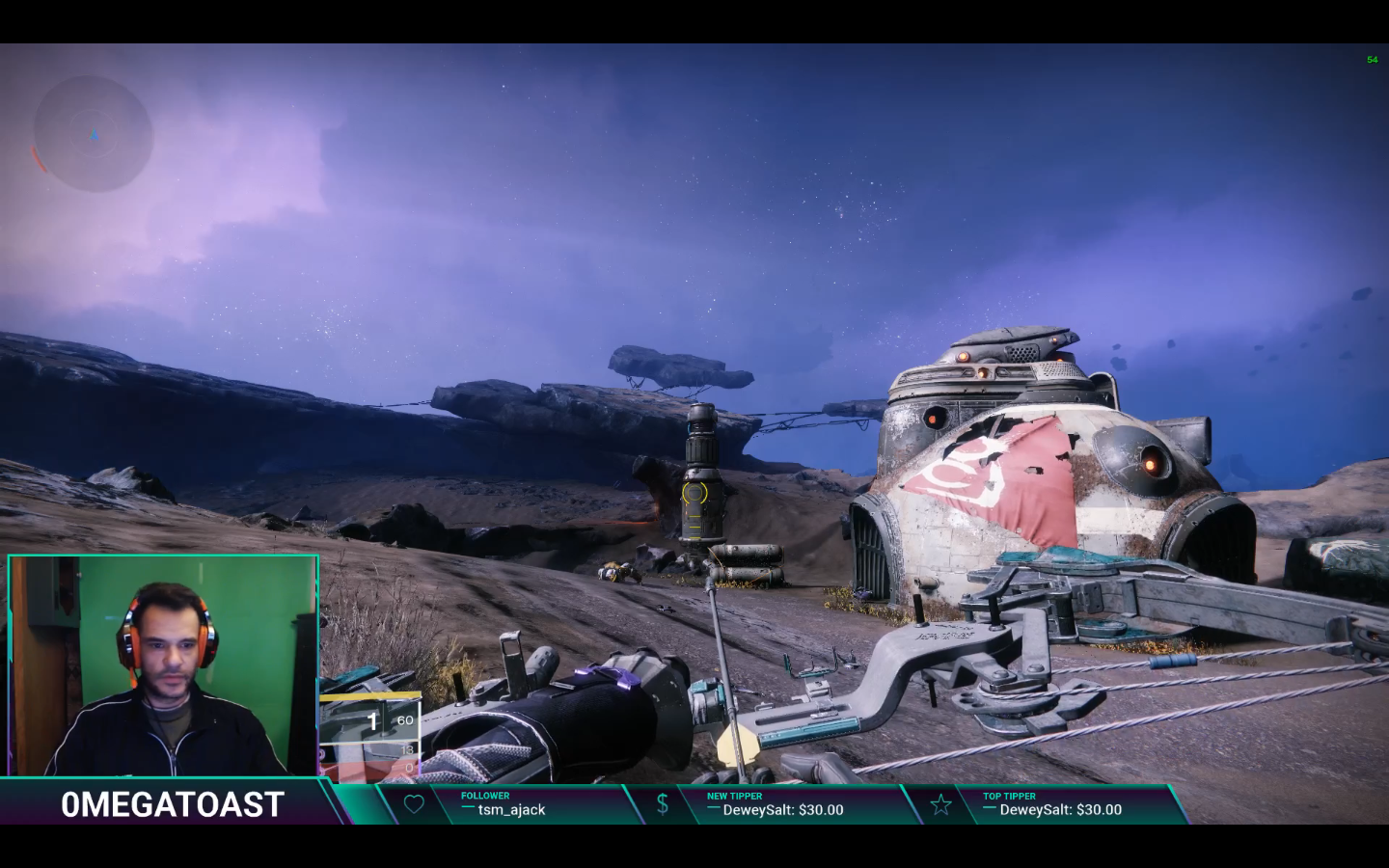Viewport: 1389px width, 868px height.
Task: Click the heart follower icon
Action: [x=414, y=804]
